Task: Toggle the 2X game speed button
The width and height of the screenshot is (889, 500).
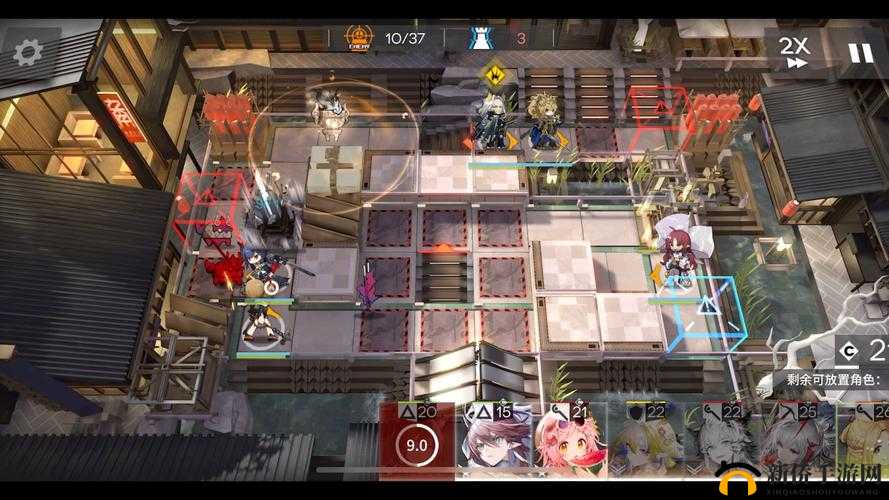Action: [794, 51]
